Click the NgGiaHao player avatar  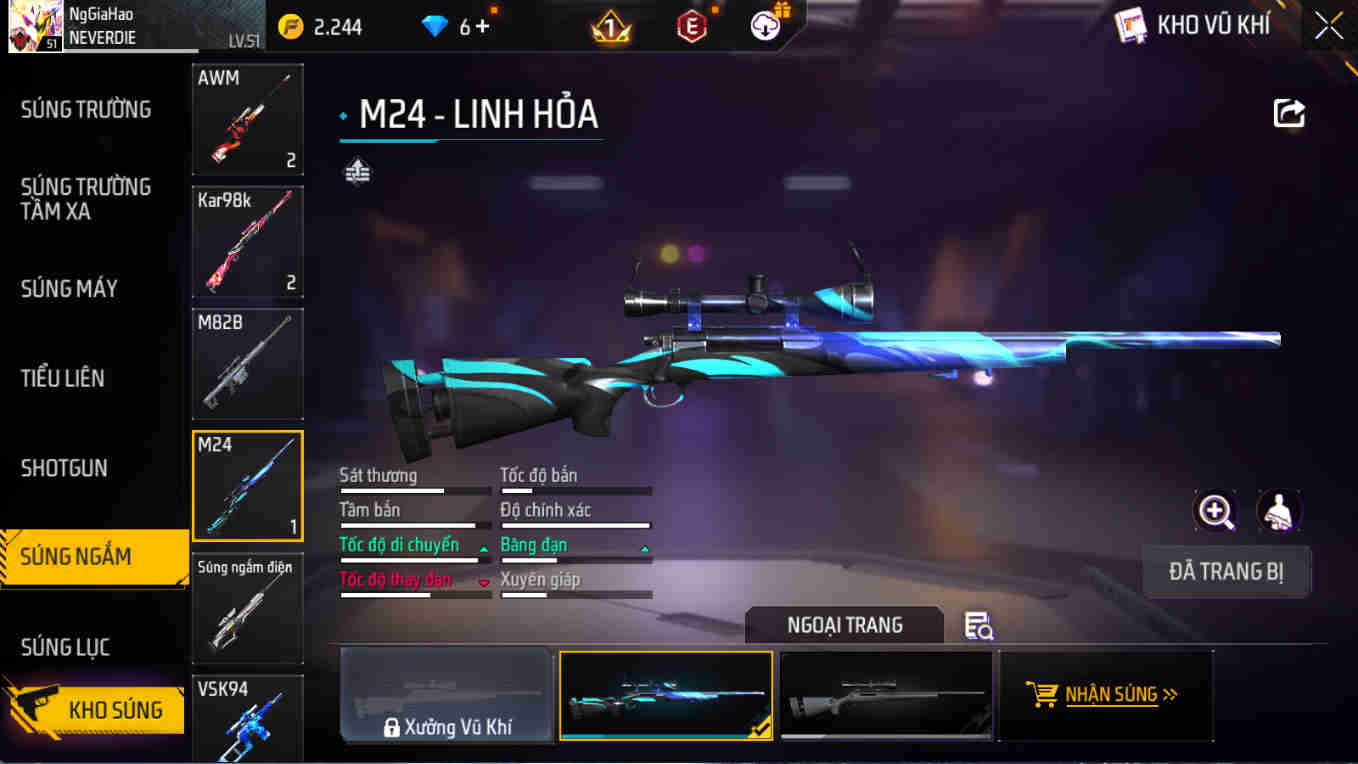34,24
